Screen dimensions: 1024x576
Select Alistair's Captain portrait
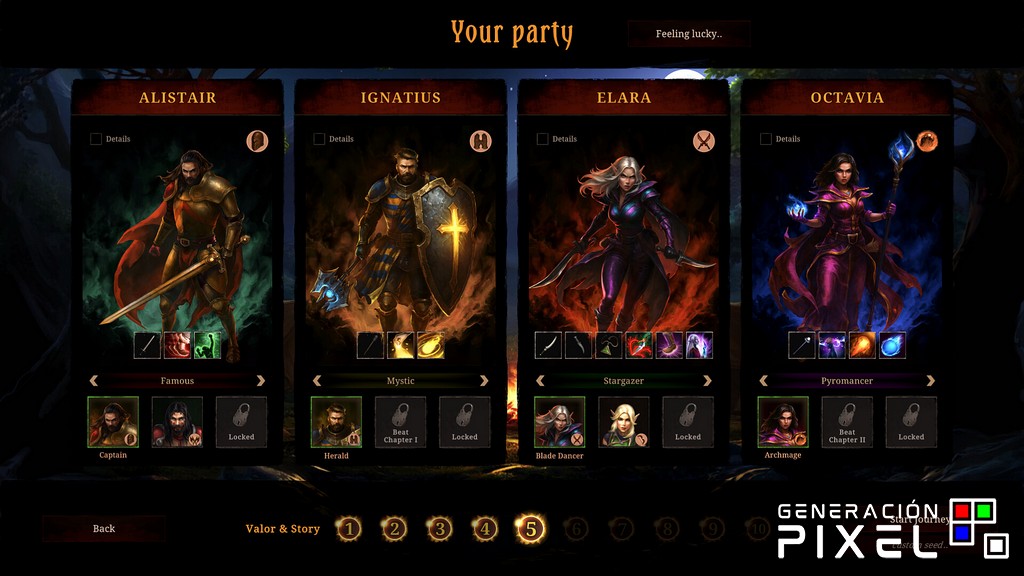coord(113,421)
